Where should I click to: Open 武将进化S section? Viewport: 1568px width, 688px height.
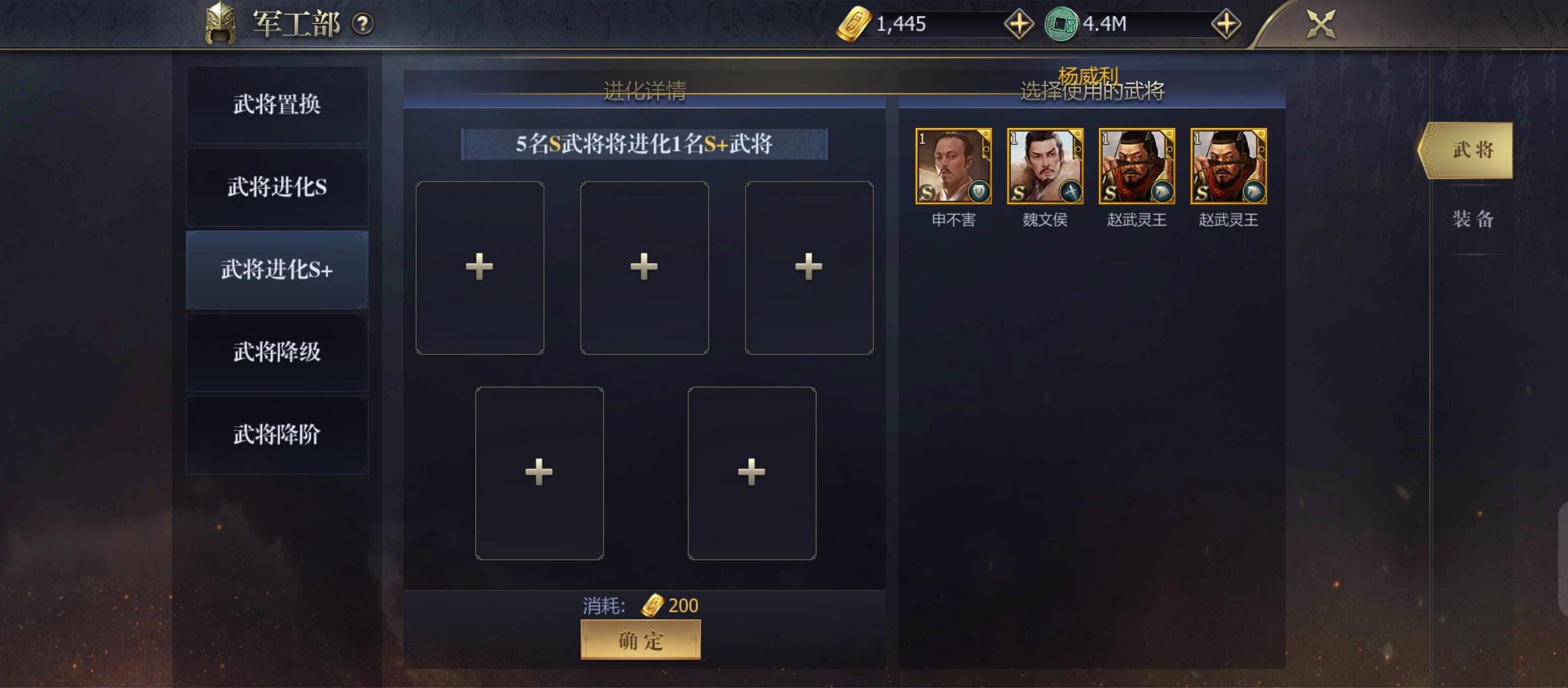[x=277, y=186]
